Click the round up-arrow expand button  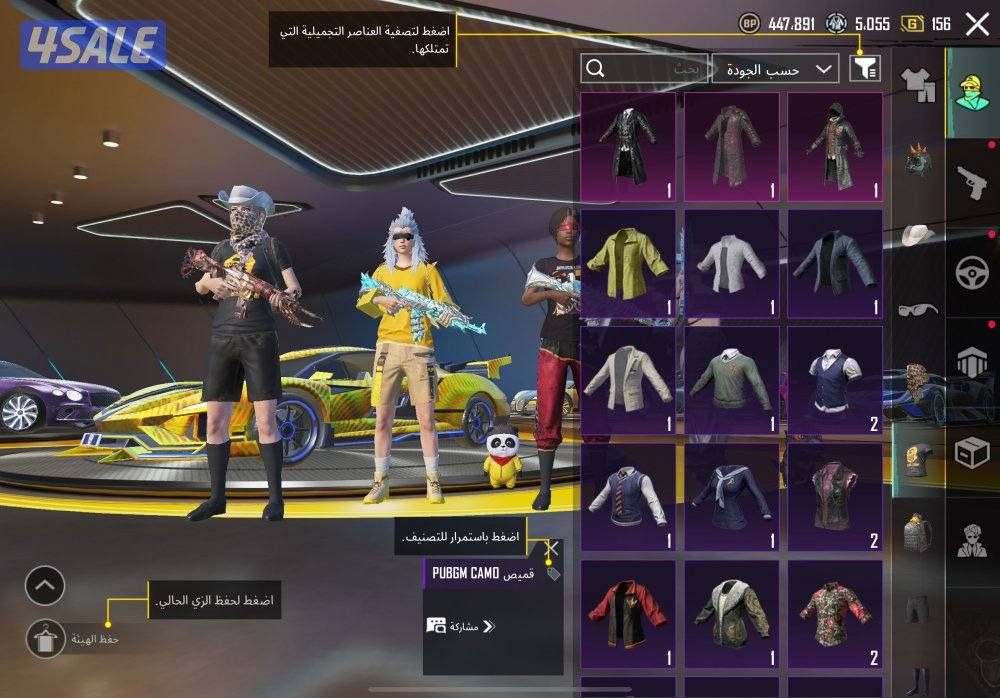45,585
